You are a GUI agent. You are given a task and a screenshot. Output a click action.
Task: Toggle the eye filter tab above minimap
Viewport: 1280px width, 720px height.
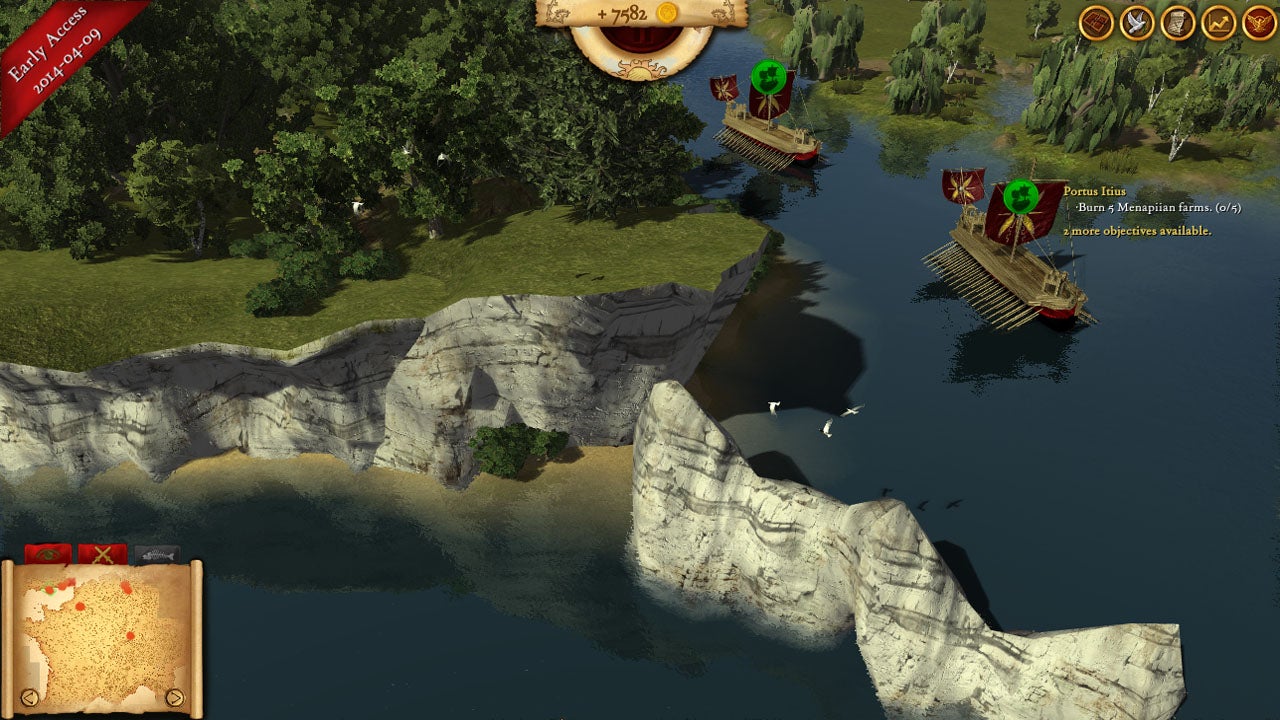[47, 553]
